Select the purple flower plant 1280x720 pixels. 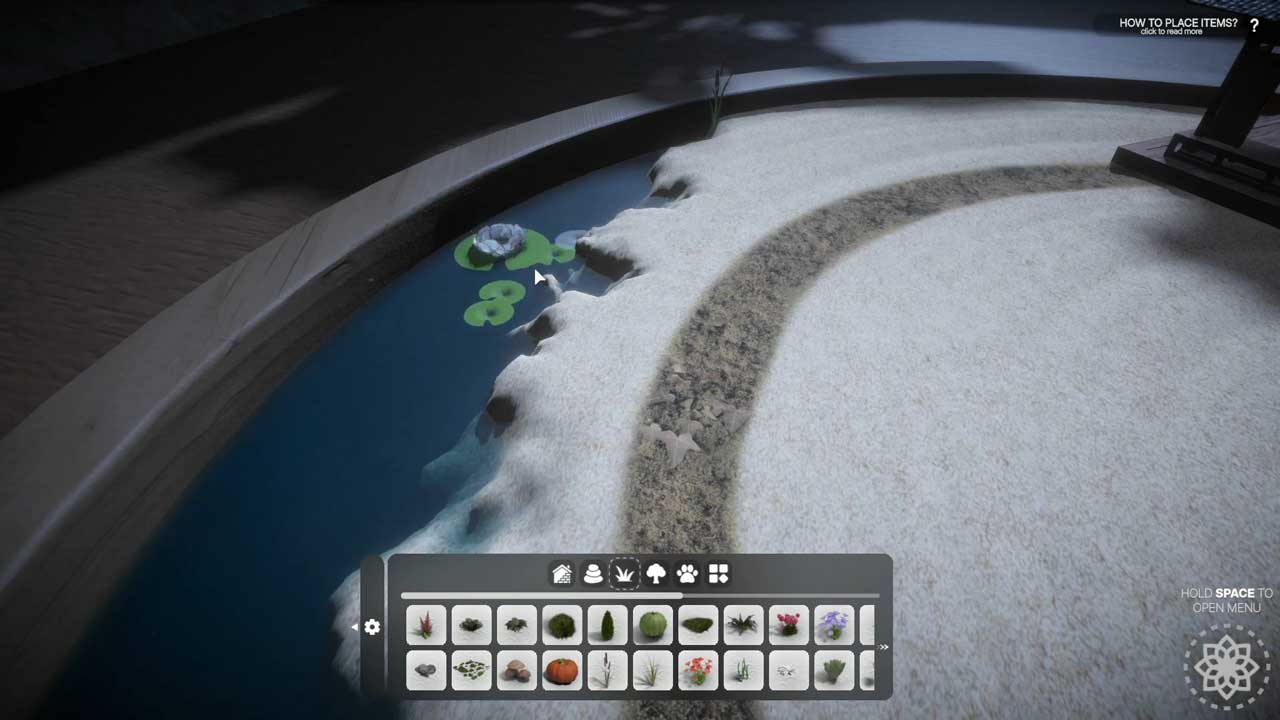coord(834,625)
